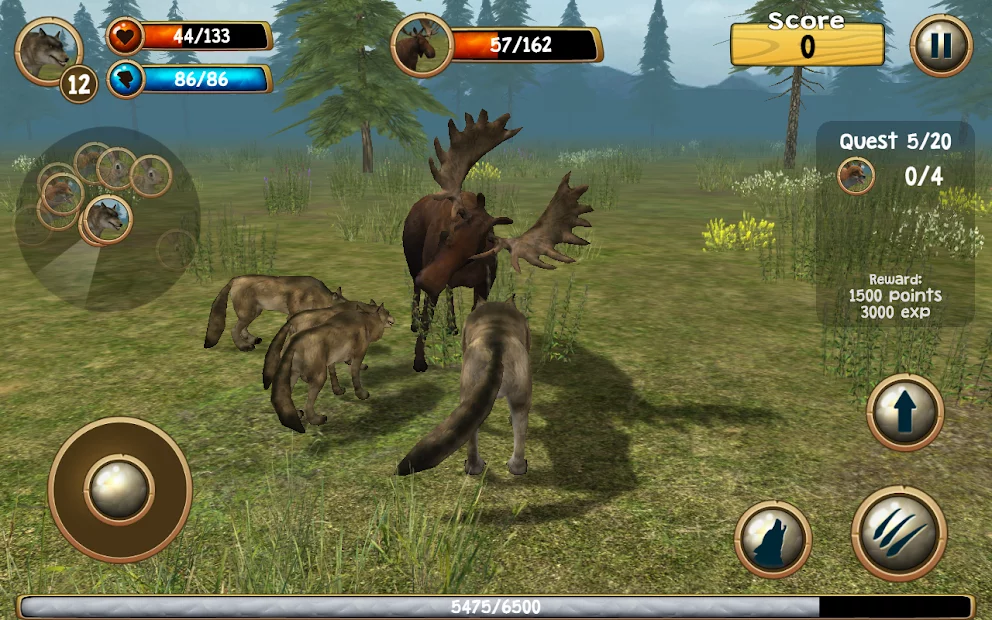992x620 pixels.
Task: Activate the wolf howl ability
Action: pos(772,539)
